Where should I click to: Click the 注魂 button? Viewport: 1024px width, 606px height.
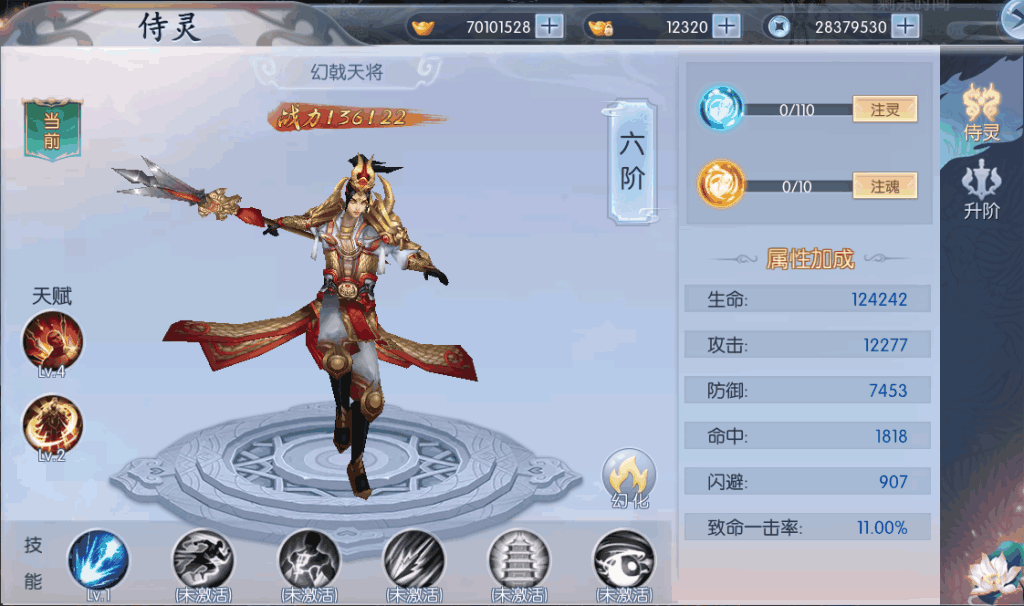[x=884, y=186]
